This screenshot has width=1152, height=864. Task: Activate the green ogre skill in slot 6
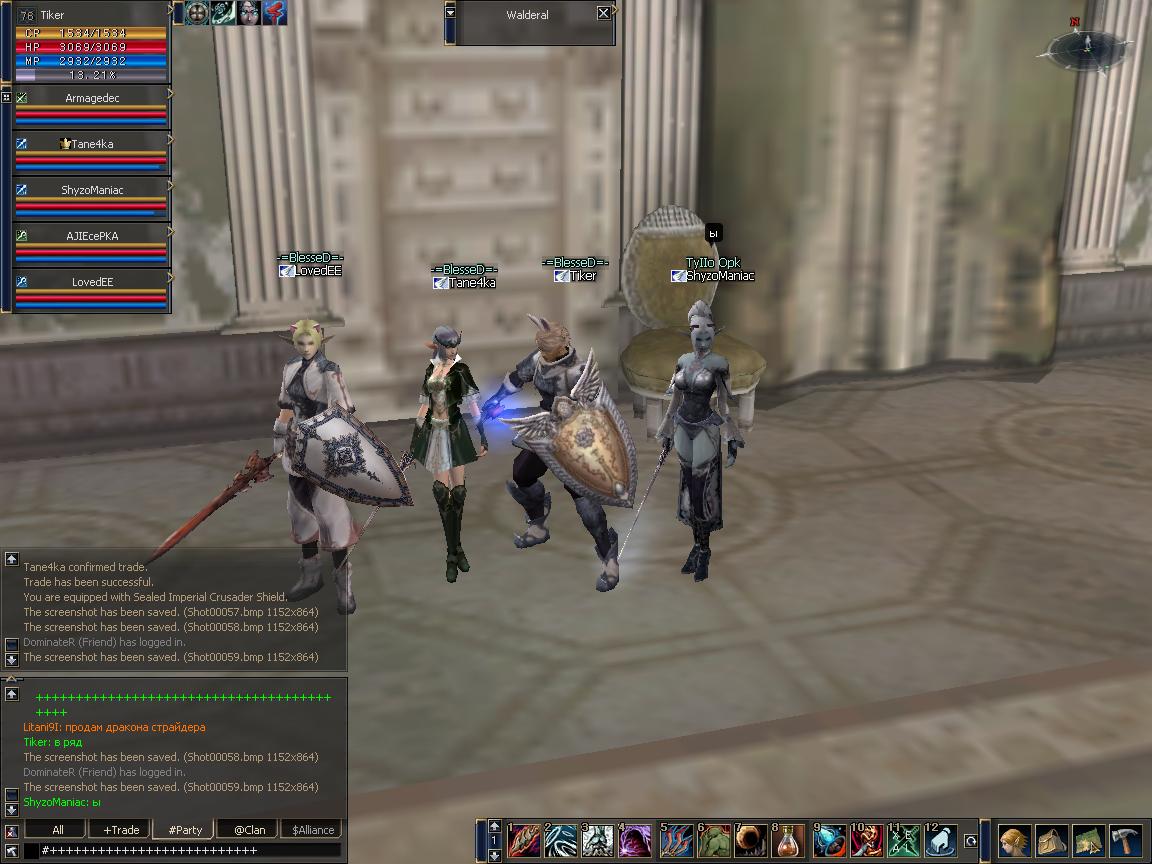coord(713,840)
